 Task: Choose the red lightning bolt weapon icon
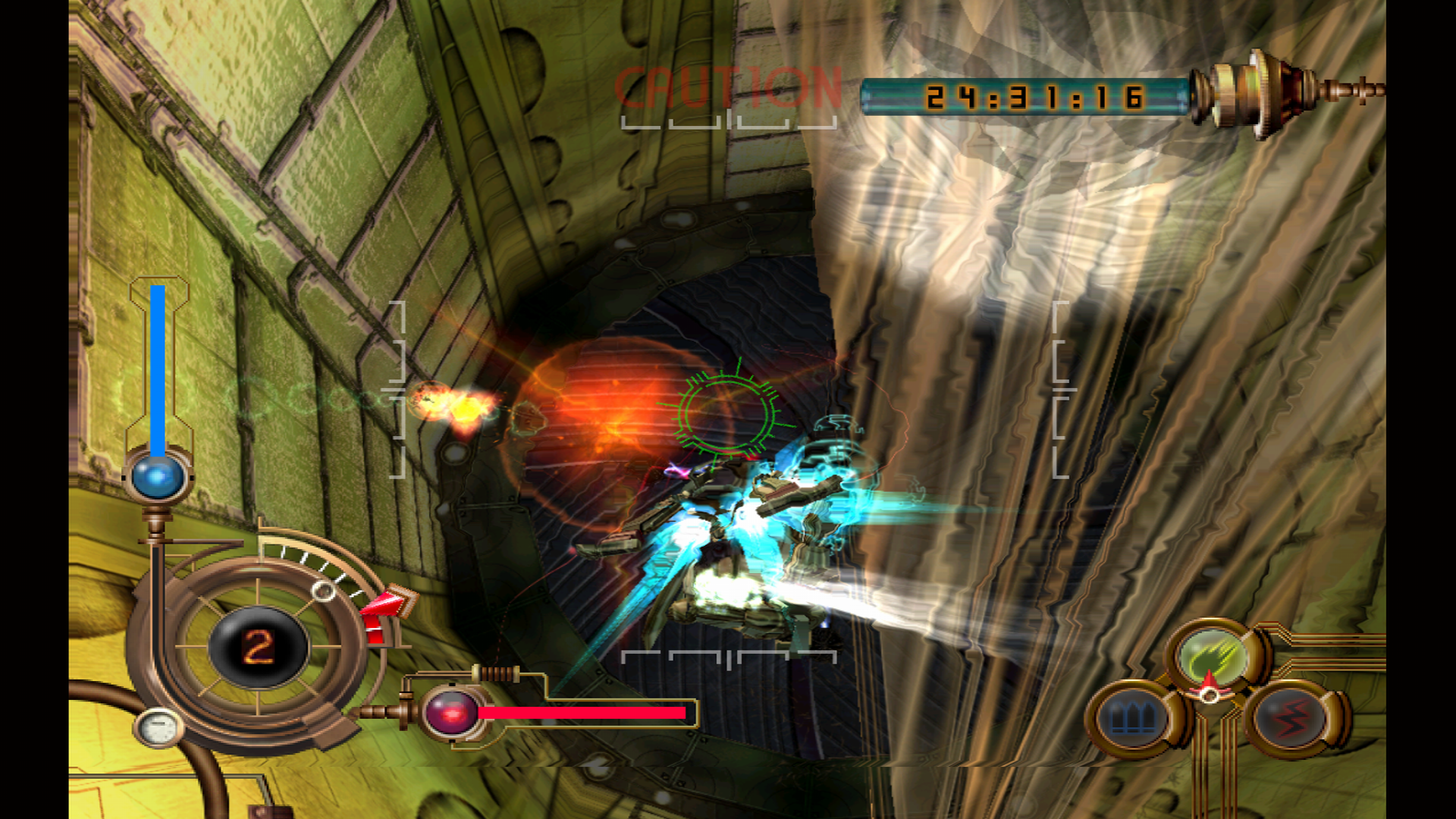1291,717
